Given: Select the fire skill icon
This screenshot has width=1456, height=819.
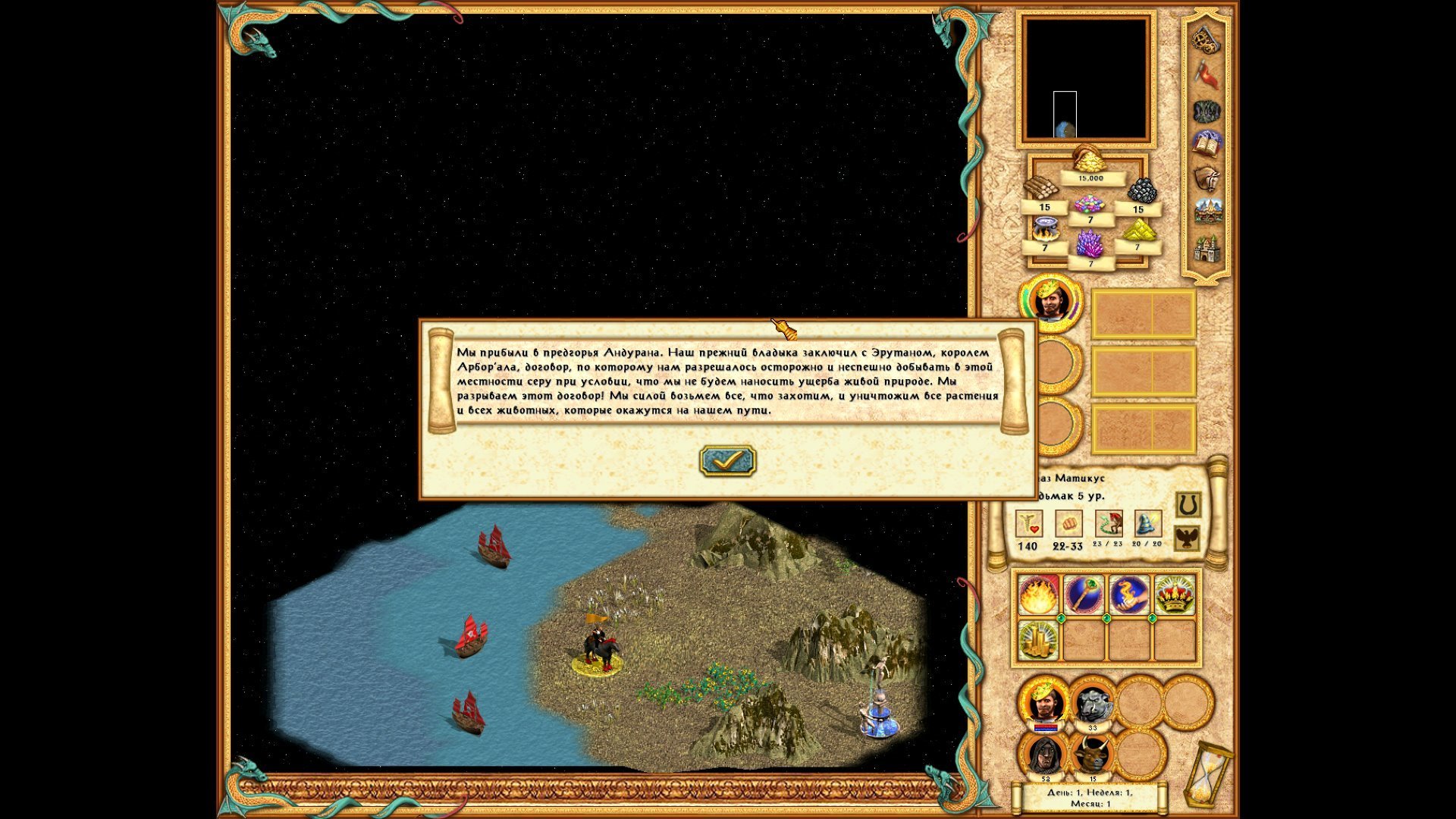Looking at the screenshot, I should tap(1037, 595).
